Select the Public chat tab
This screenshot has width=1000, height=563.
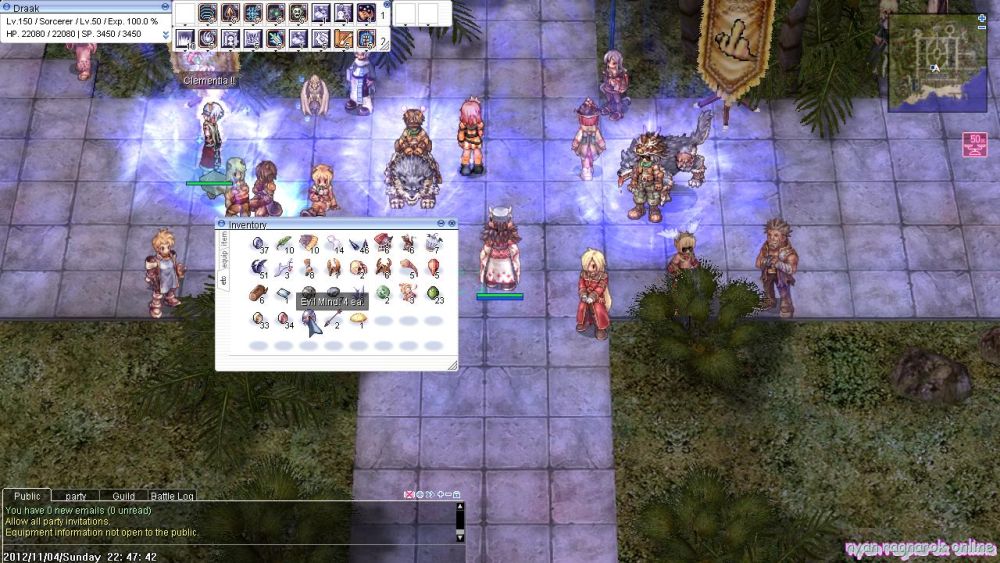(x=28, y=496)
